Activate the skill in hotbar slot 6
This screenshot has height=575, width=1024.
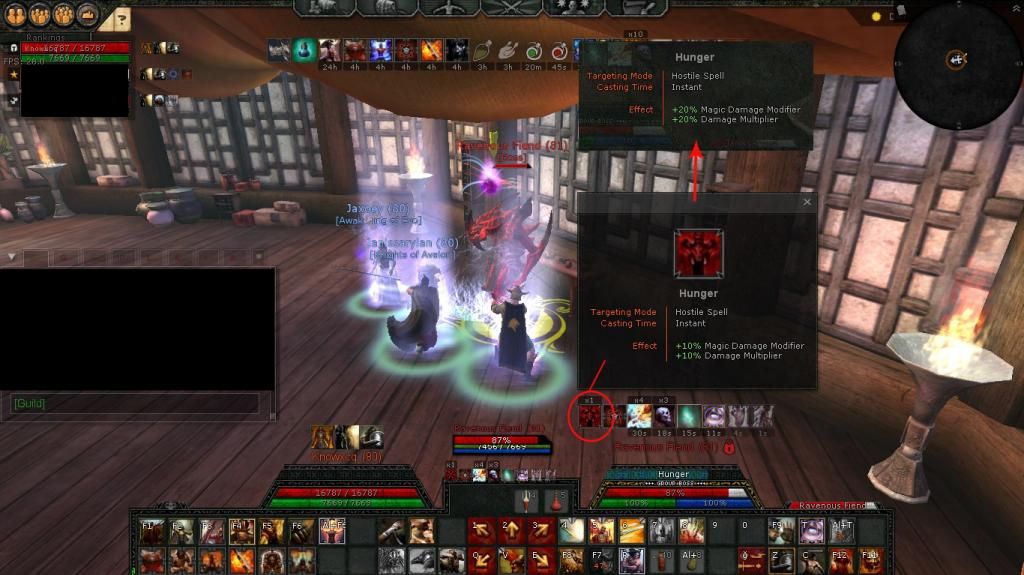tap(631, 532)
